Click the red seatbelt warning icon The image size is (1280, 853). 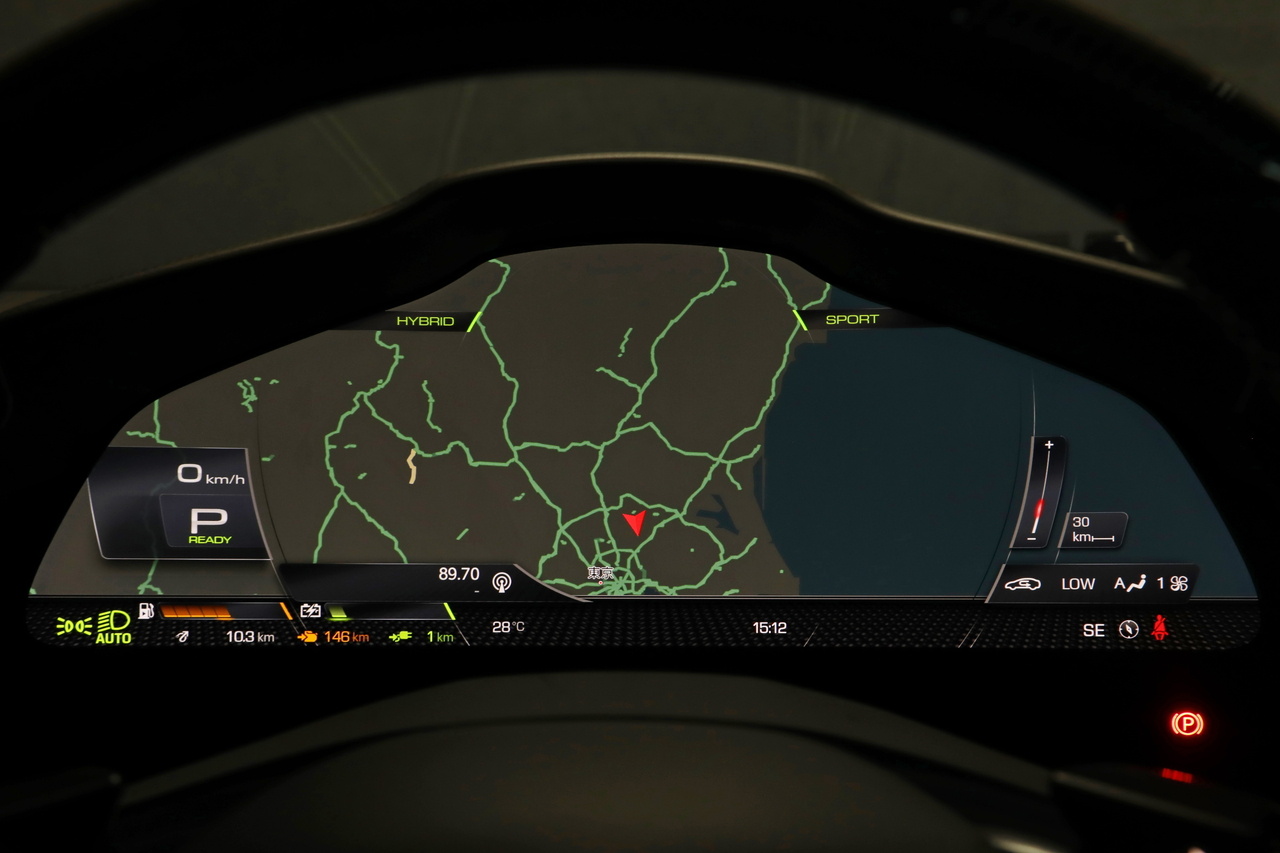(x=1160, y=628)
